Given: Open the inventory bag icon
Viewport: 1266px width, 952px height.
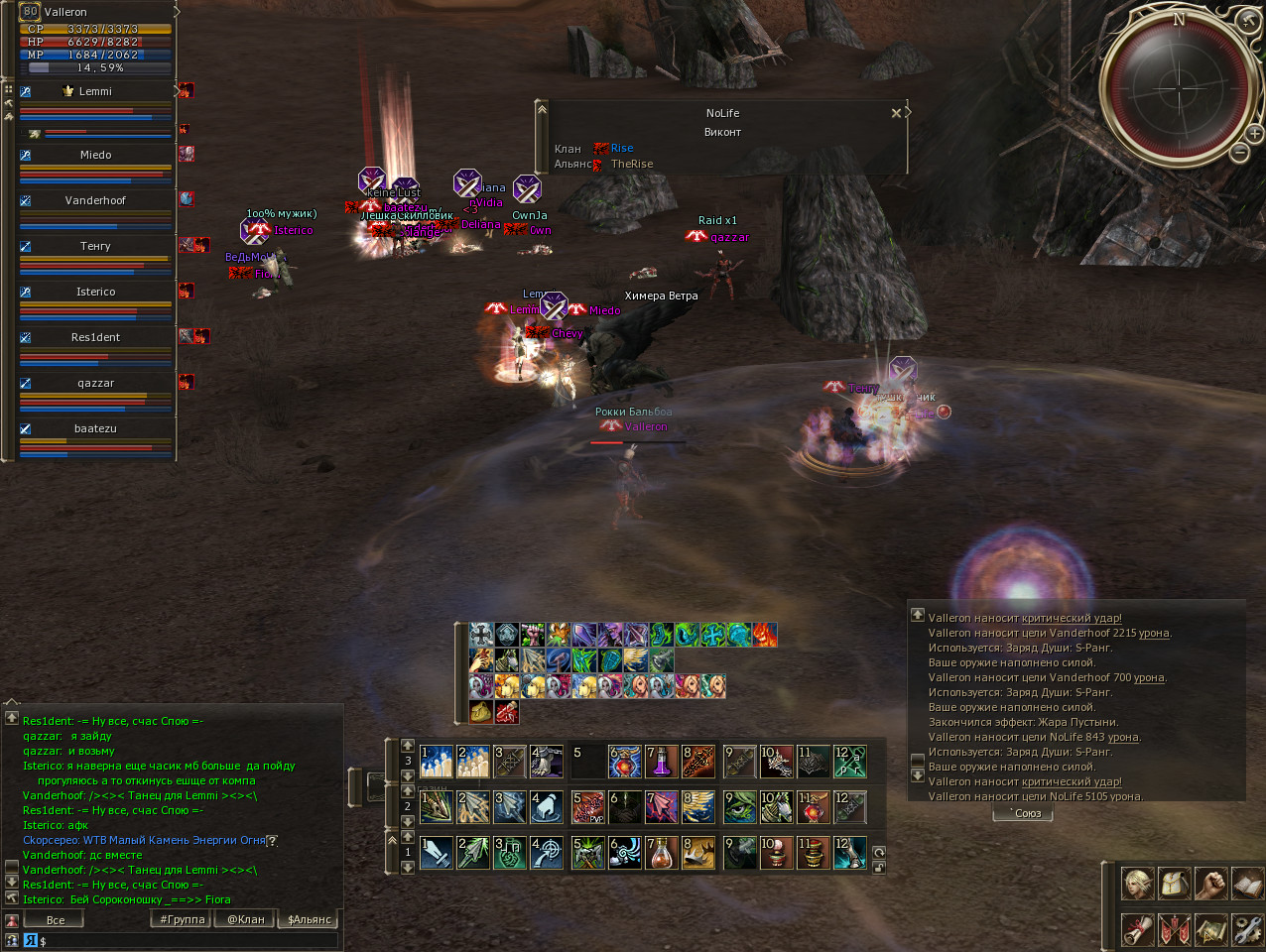Looking at the screenshot, I should [x=1174, y=884].
